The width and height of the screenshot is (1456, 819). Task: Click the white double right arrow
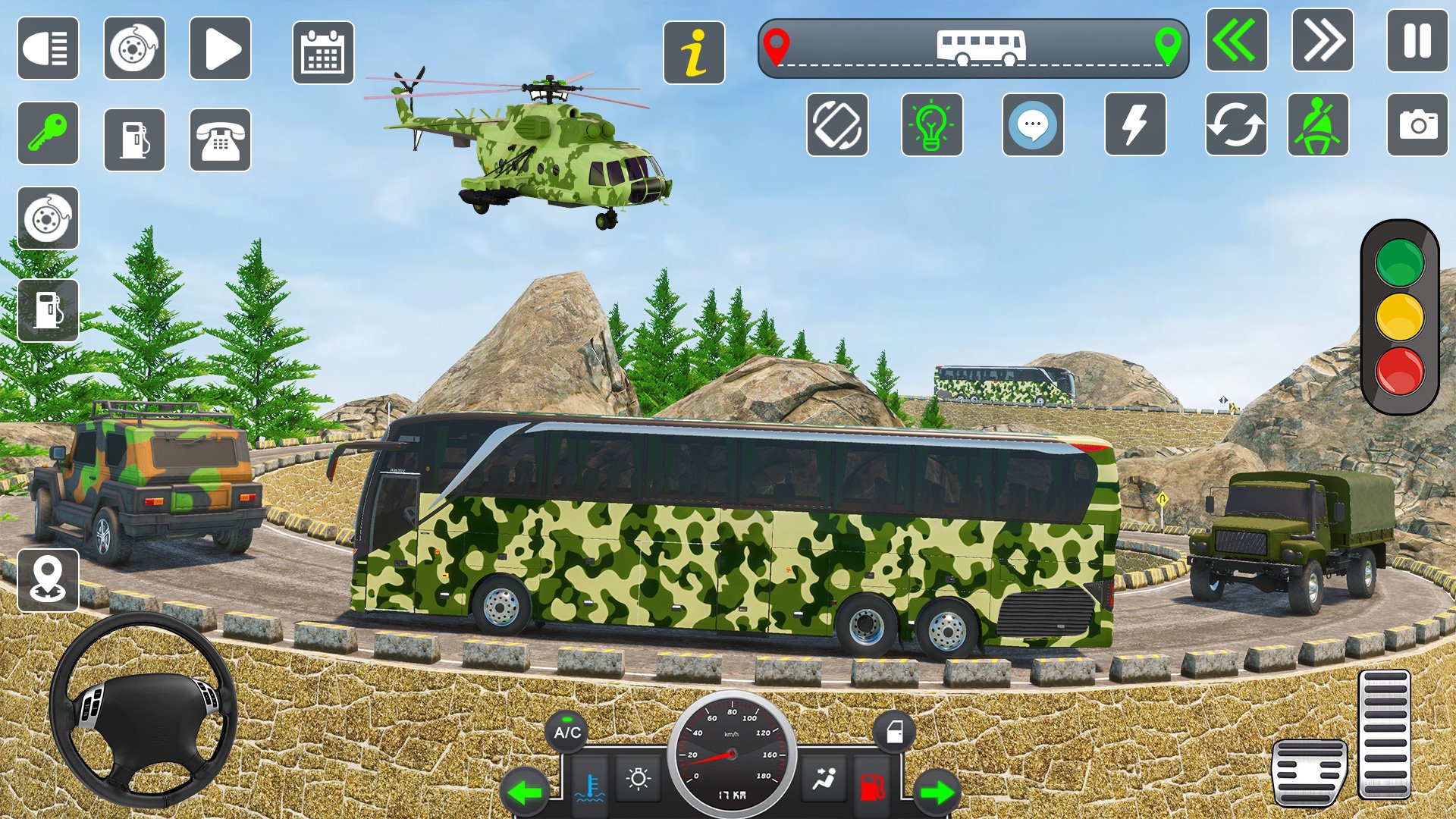pyautogui.click(x=1323, y=41)
